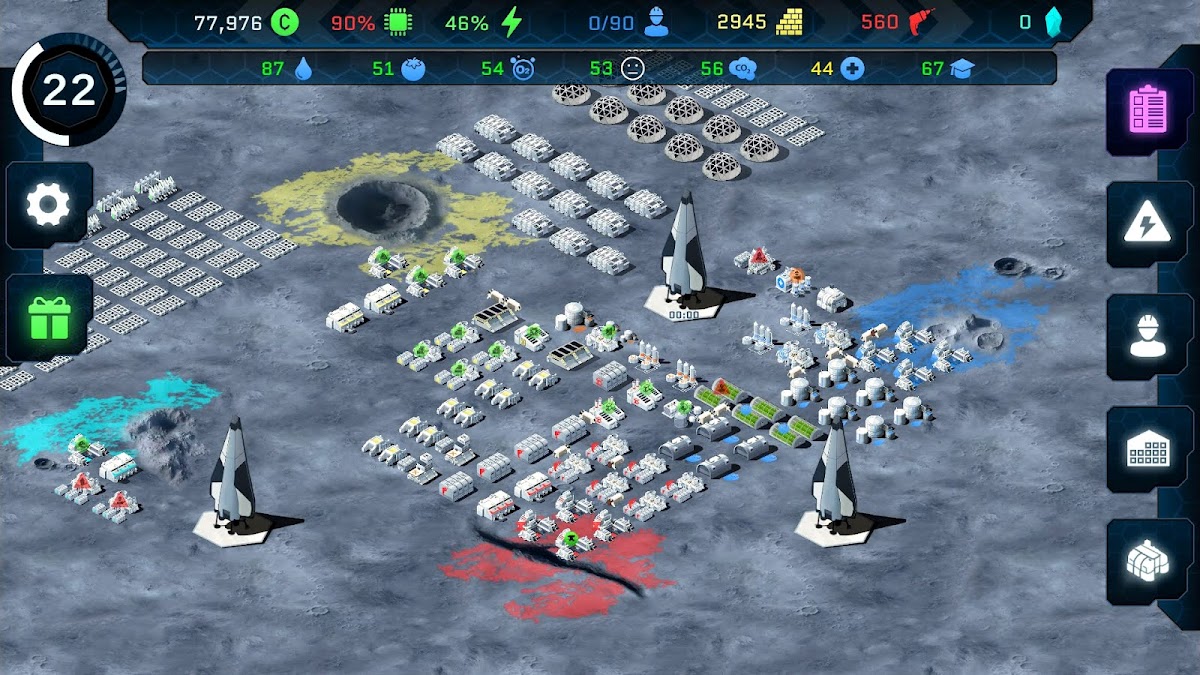Open the settings gear menu
The image size is (1200, 675).
tap(48, 206)
